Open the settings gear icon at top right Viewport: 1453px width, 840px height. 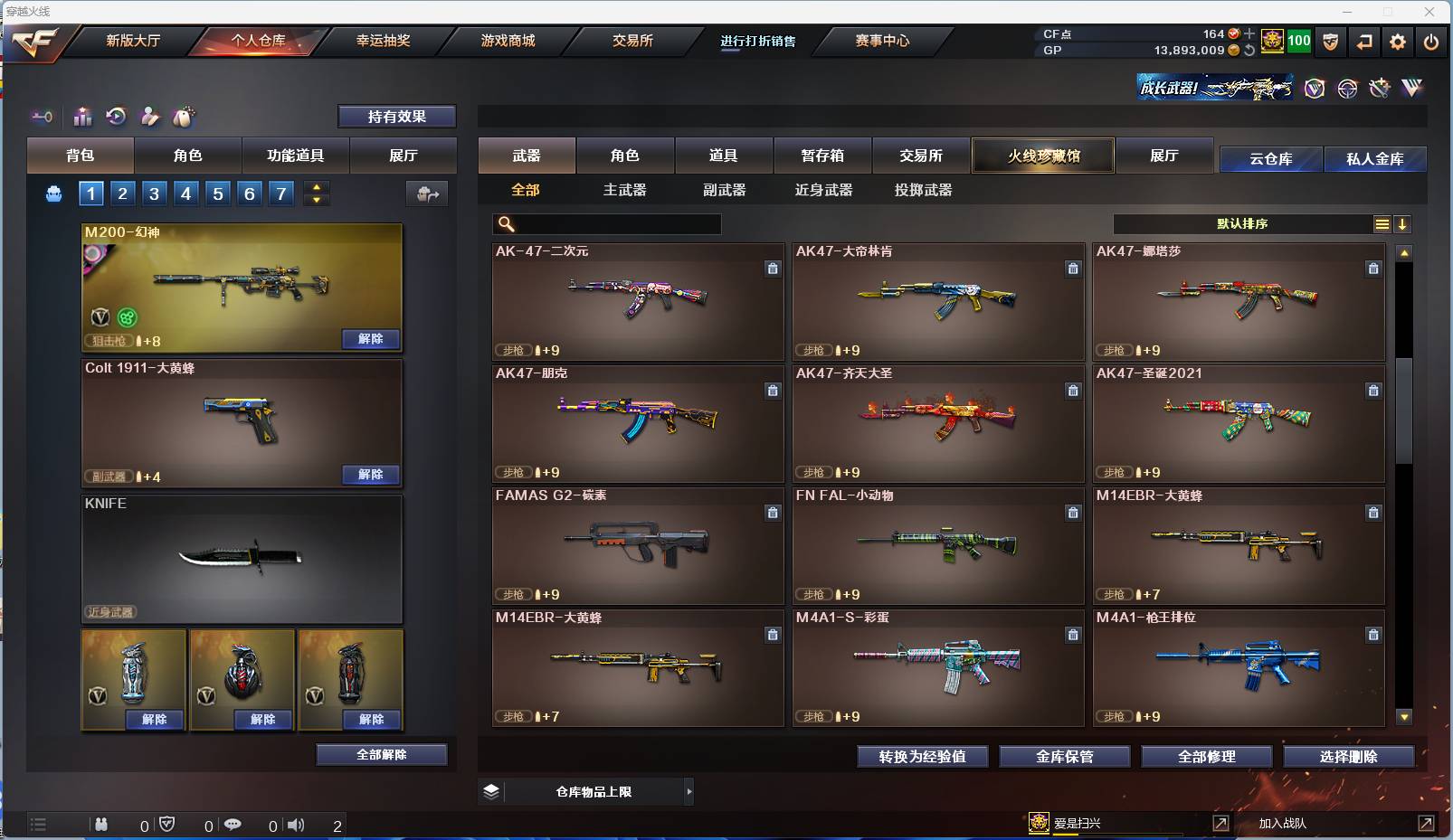pos(1399,41)
